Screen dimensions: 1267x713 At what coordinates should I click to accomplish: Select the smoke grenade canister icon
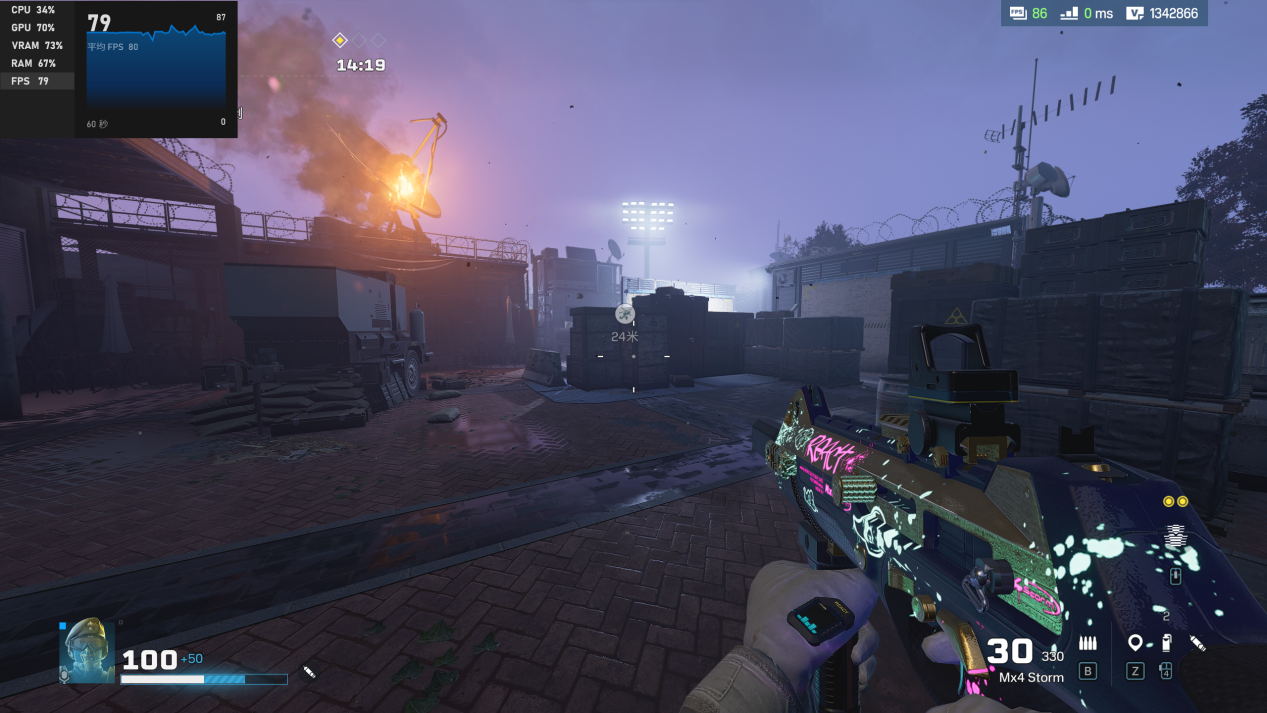coord(1166,643)
